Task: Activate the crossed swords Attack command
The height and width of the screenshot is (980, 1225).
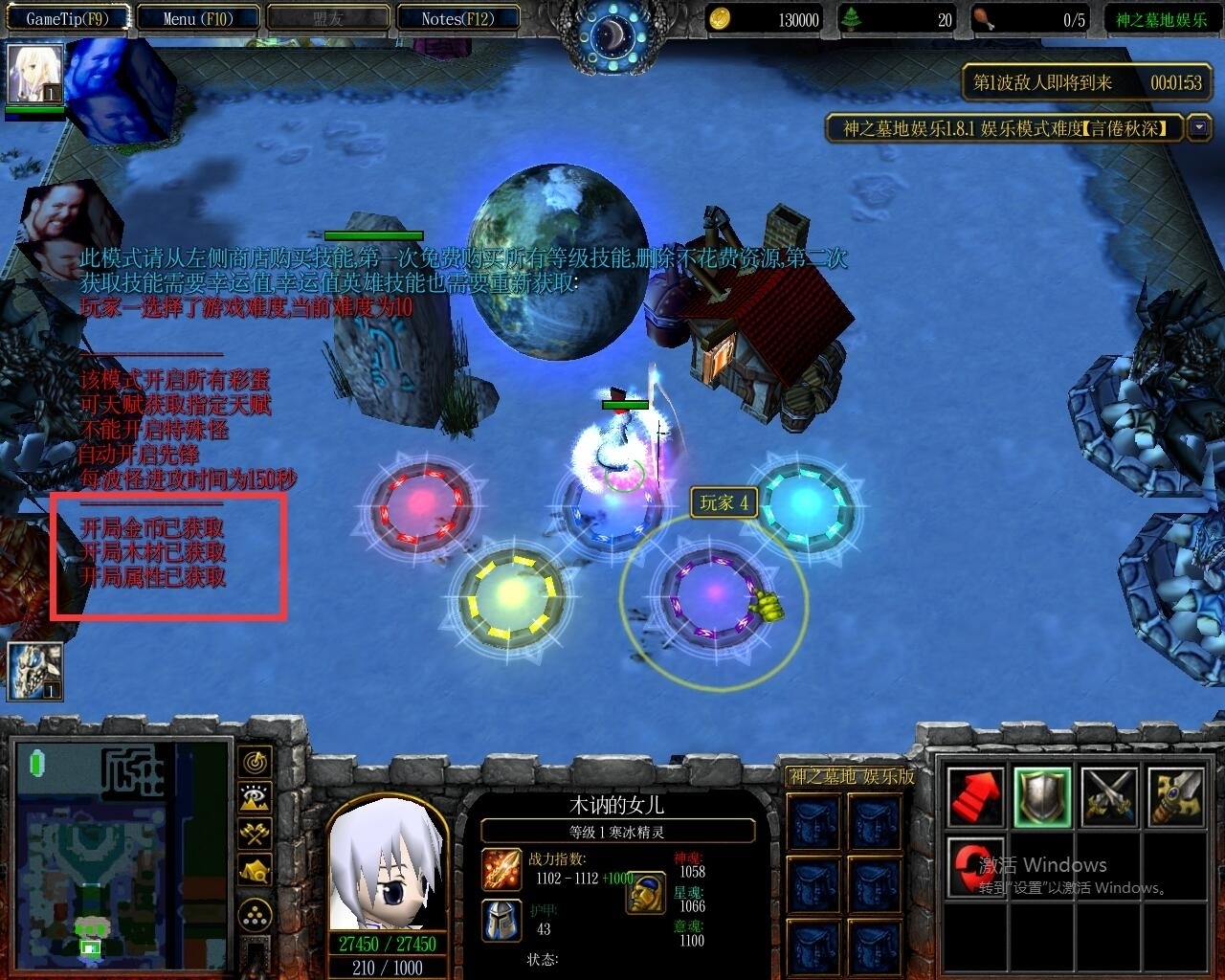Action: pyautogui.click(x=1109, y=795)
